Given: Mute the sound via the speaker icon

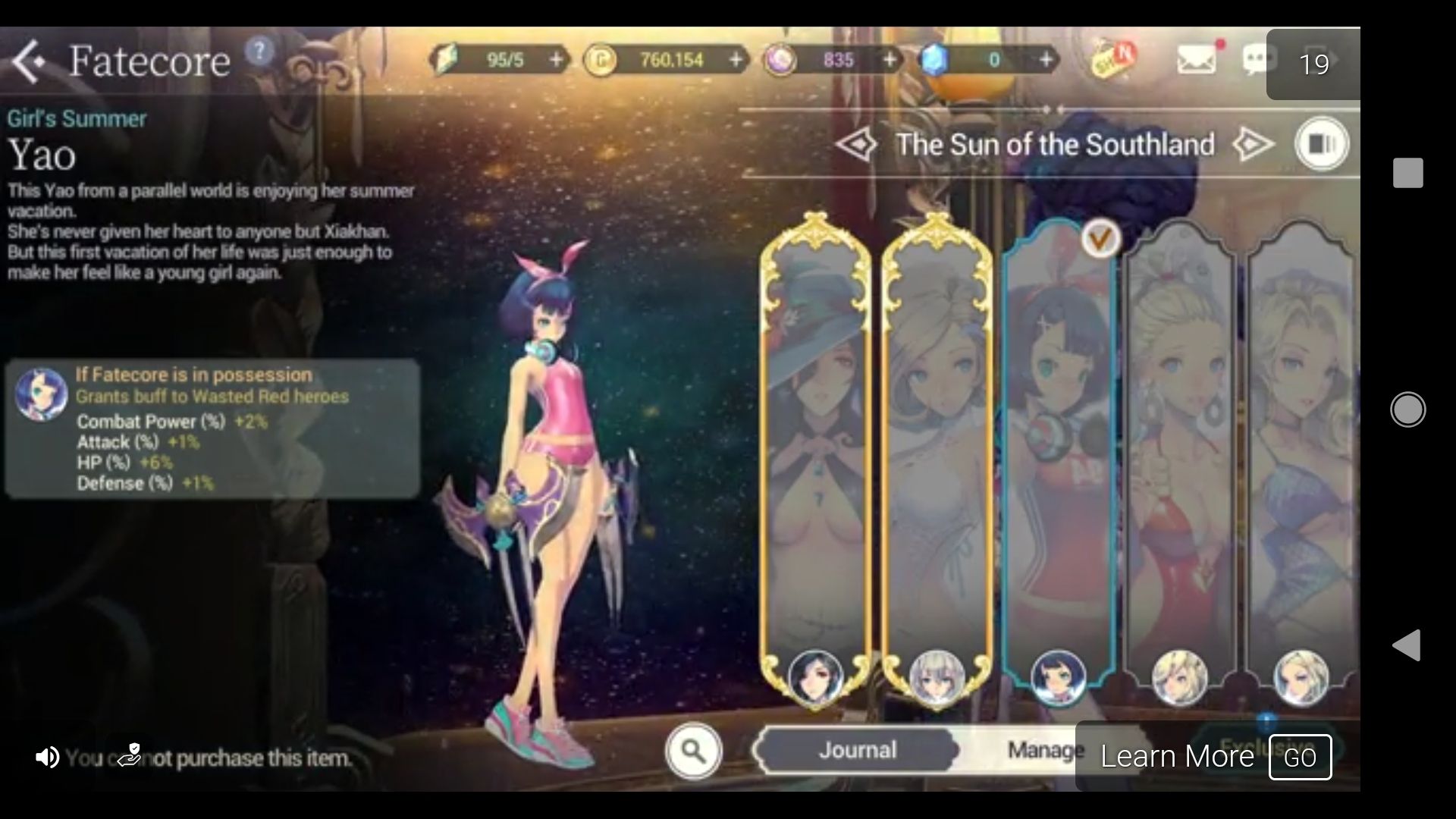Looking at the screenshot, I should [45, 756].
